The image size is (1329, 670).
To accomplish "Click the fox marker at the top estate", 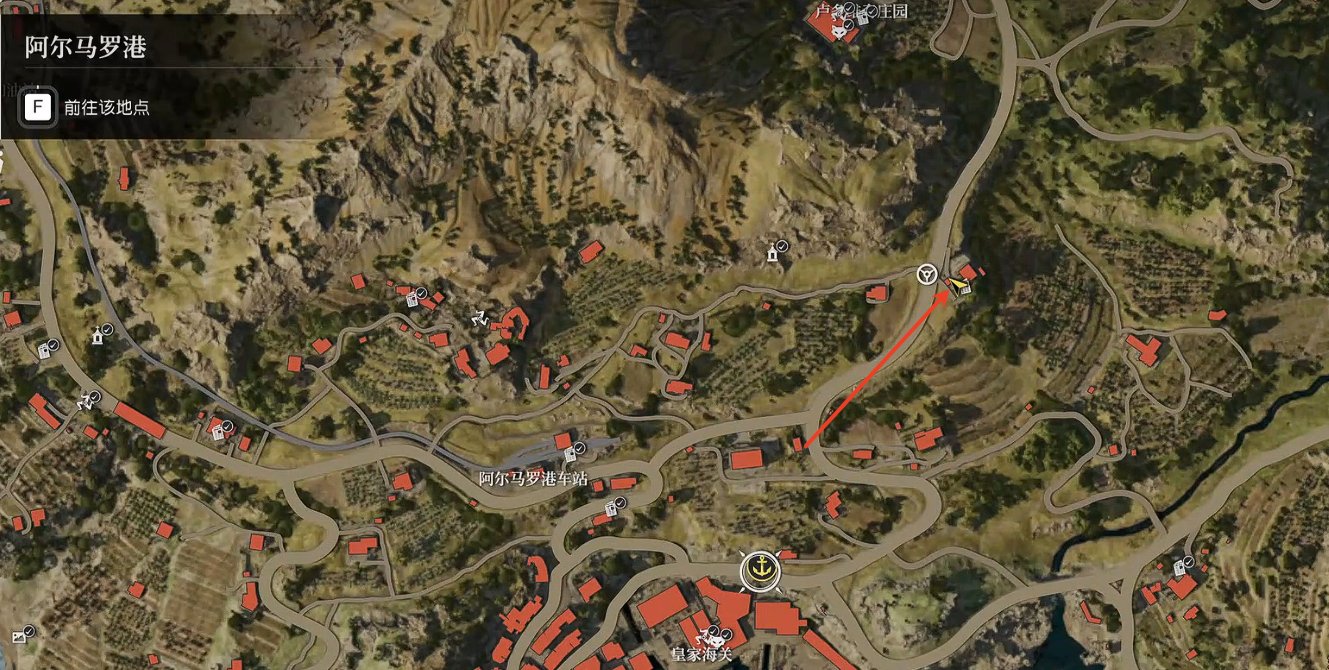I will [838, 31].
